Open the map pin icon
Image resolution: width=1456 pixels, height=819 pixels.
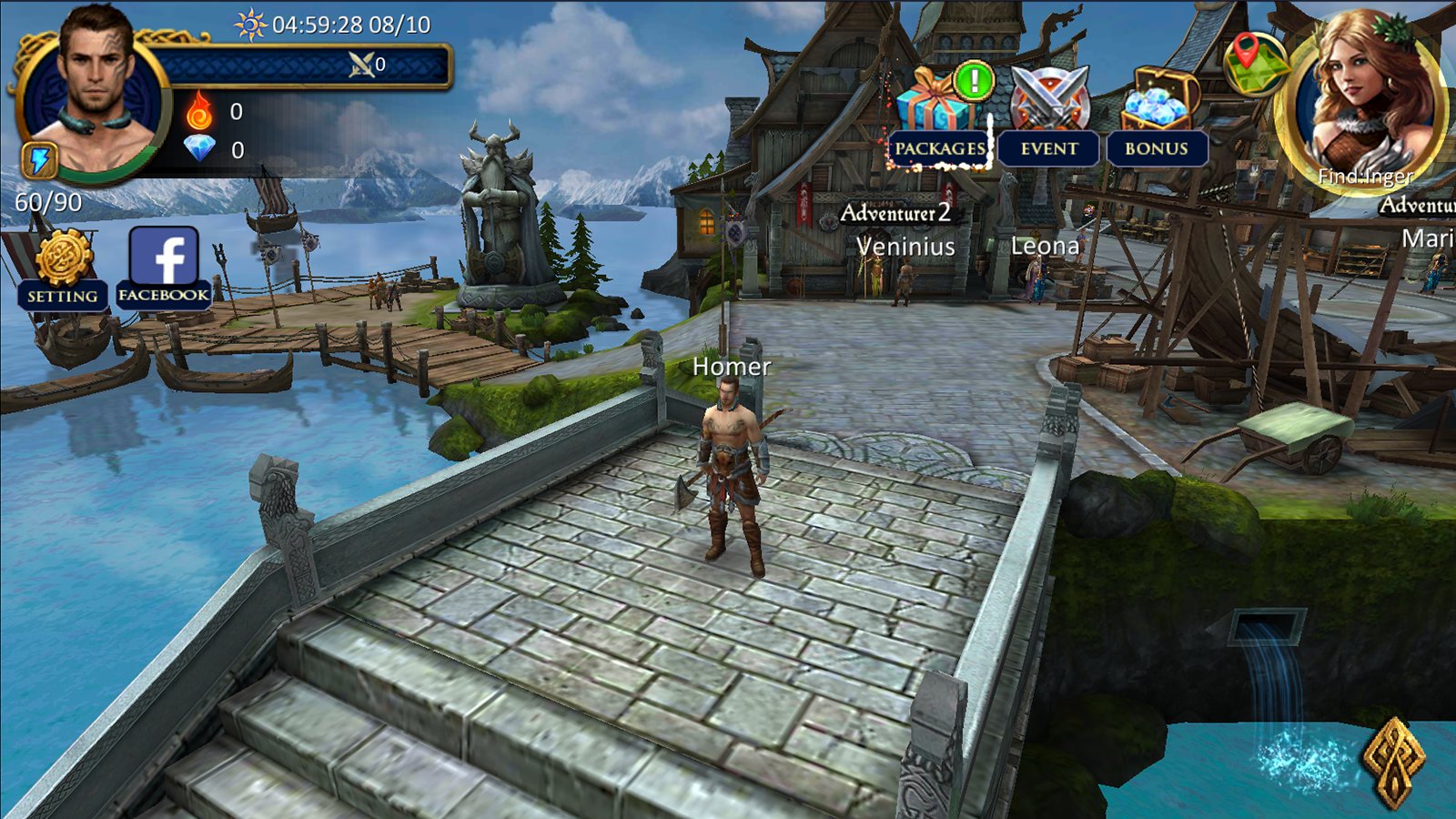coord(1253,62)
